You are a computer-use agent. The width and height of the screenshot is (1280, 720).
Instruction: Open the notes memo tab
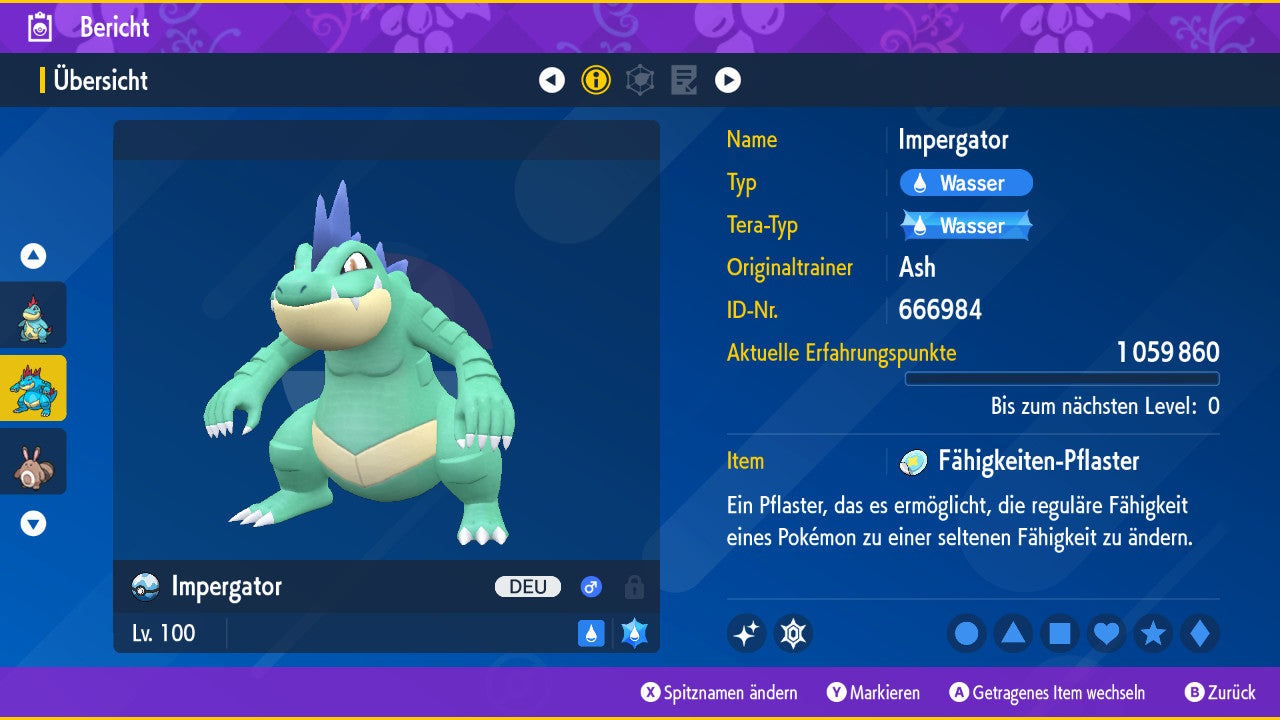[x=684, y=80]
